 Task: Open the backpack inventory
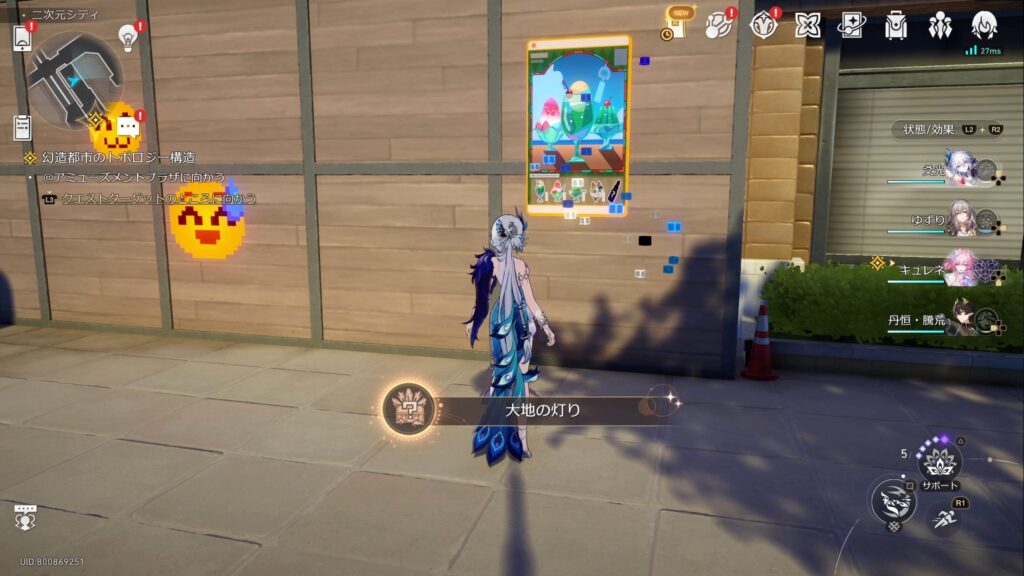[896, 25]
